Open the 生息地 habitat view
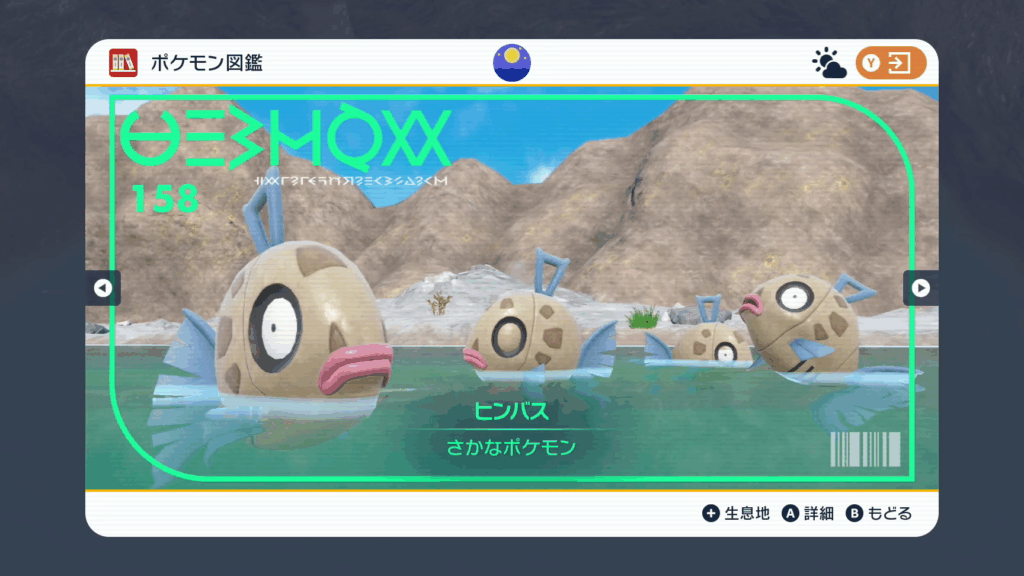The width and height of the screenshot is (1024, 576). tap(737, 513)
